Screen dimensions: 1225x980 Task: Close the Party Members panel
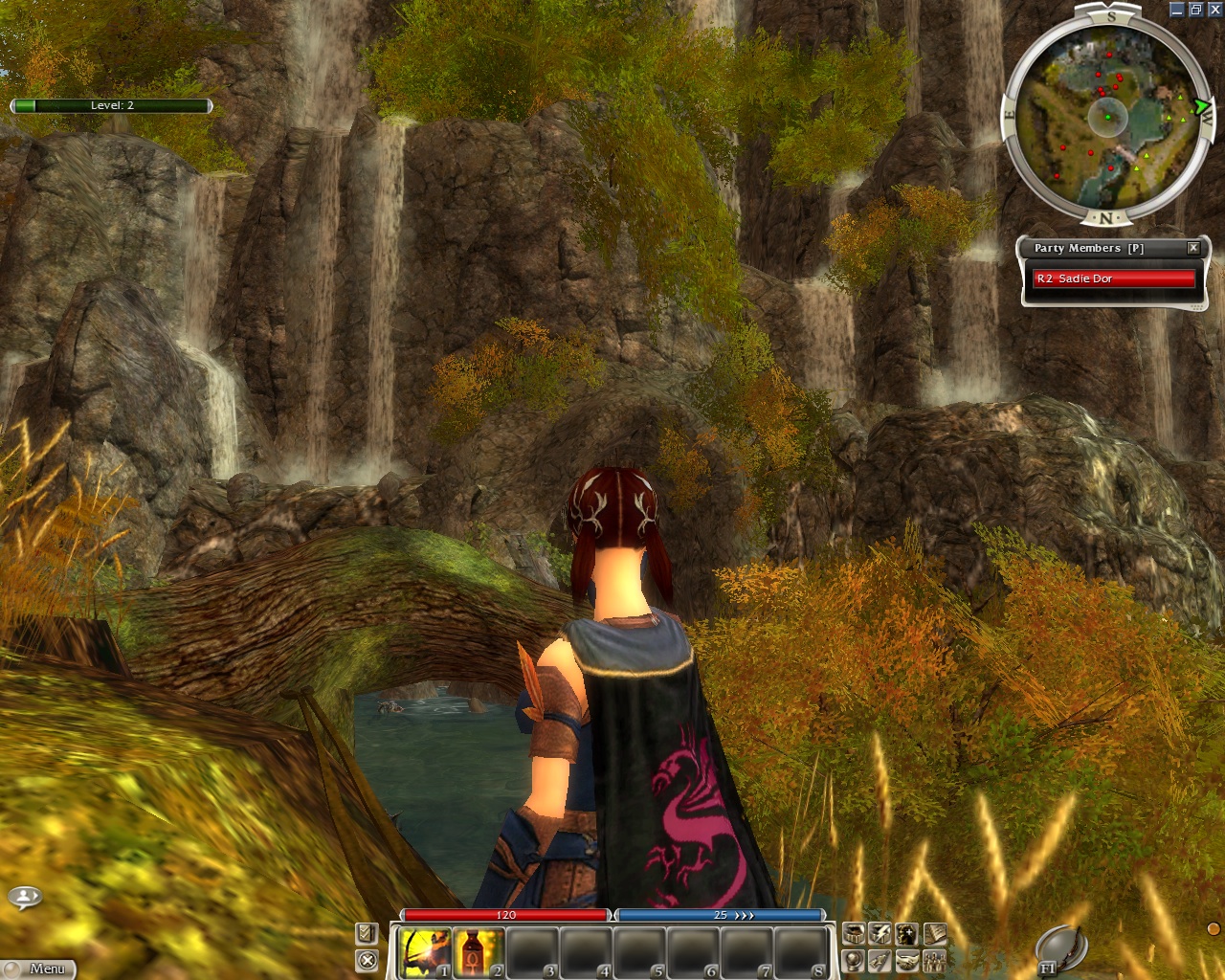pyautogui.click(x=1193, y=248)
